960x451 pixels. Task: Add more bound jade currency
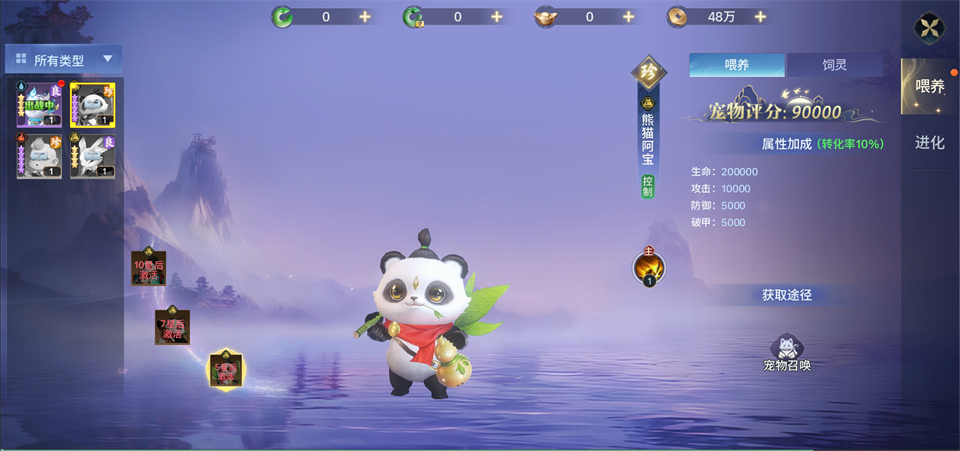point(496,16)
